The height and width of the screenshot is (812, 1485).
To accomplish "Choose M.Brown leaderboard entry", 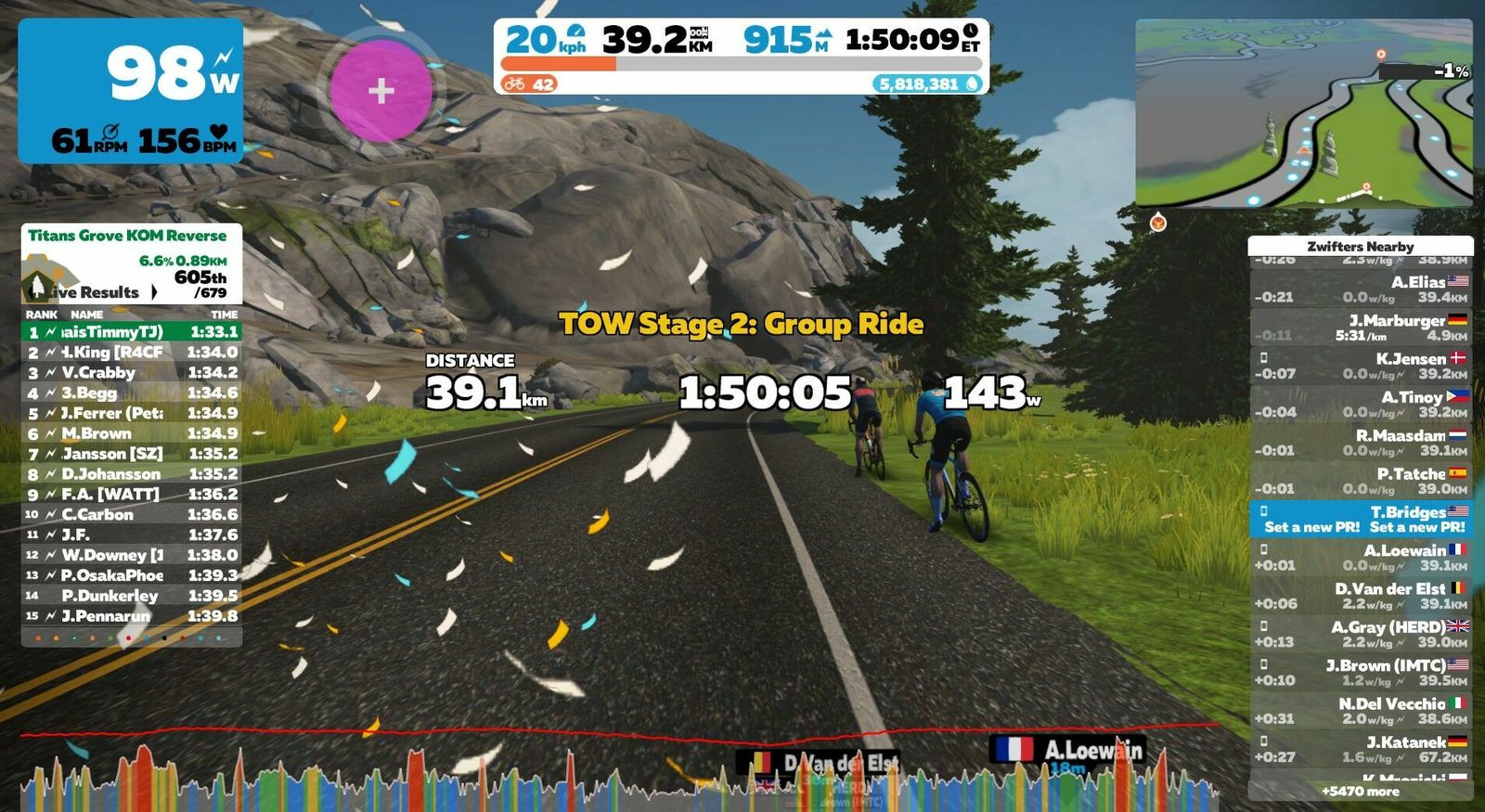I will click(x=131, y=433).
